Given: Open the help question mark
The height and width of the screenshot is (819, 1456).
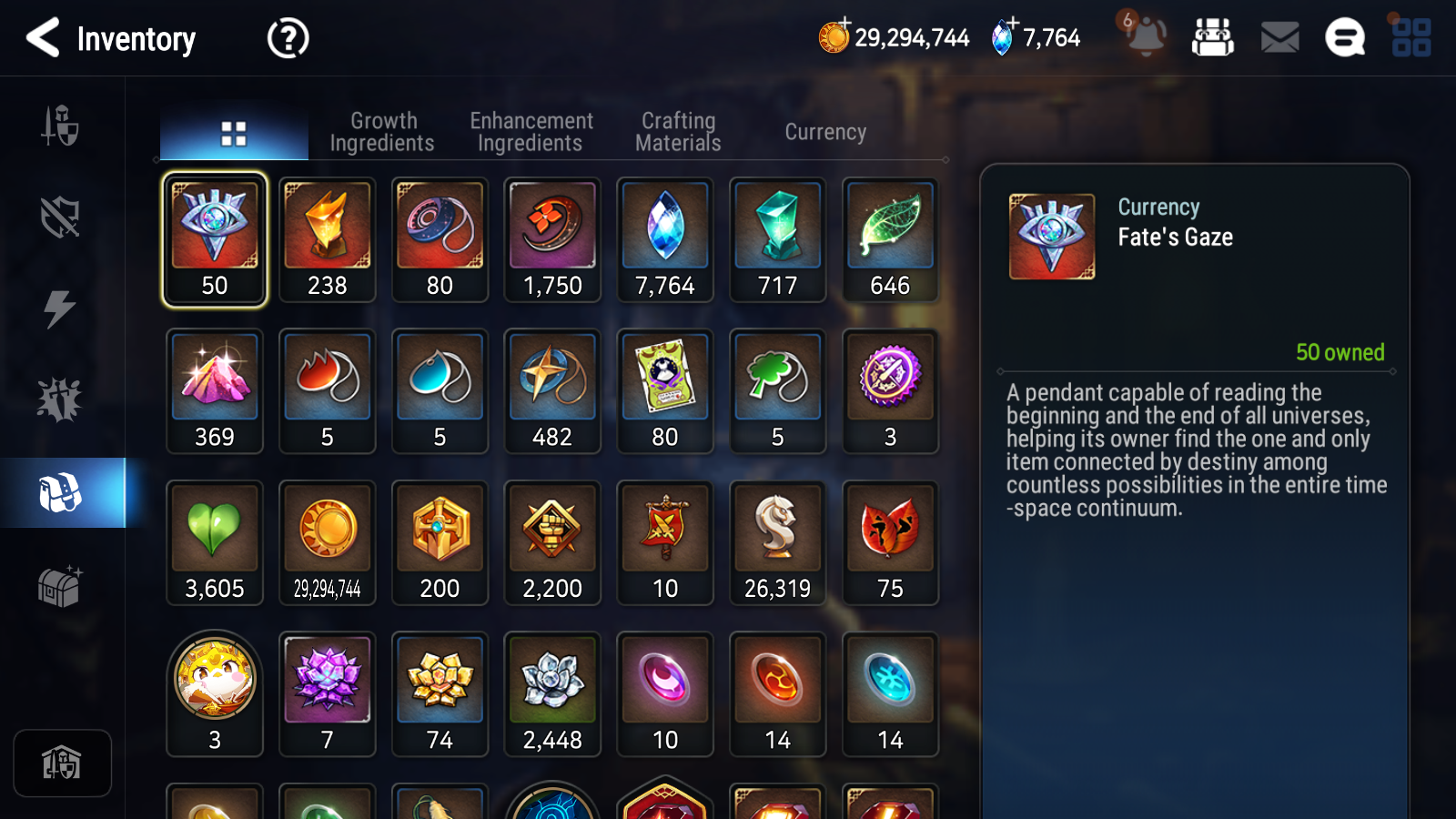Looking at the screenshot, I should pyautogui.click(x=288, y=38).
